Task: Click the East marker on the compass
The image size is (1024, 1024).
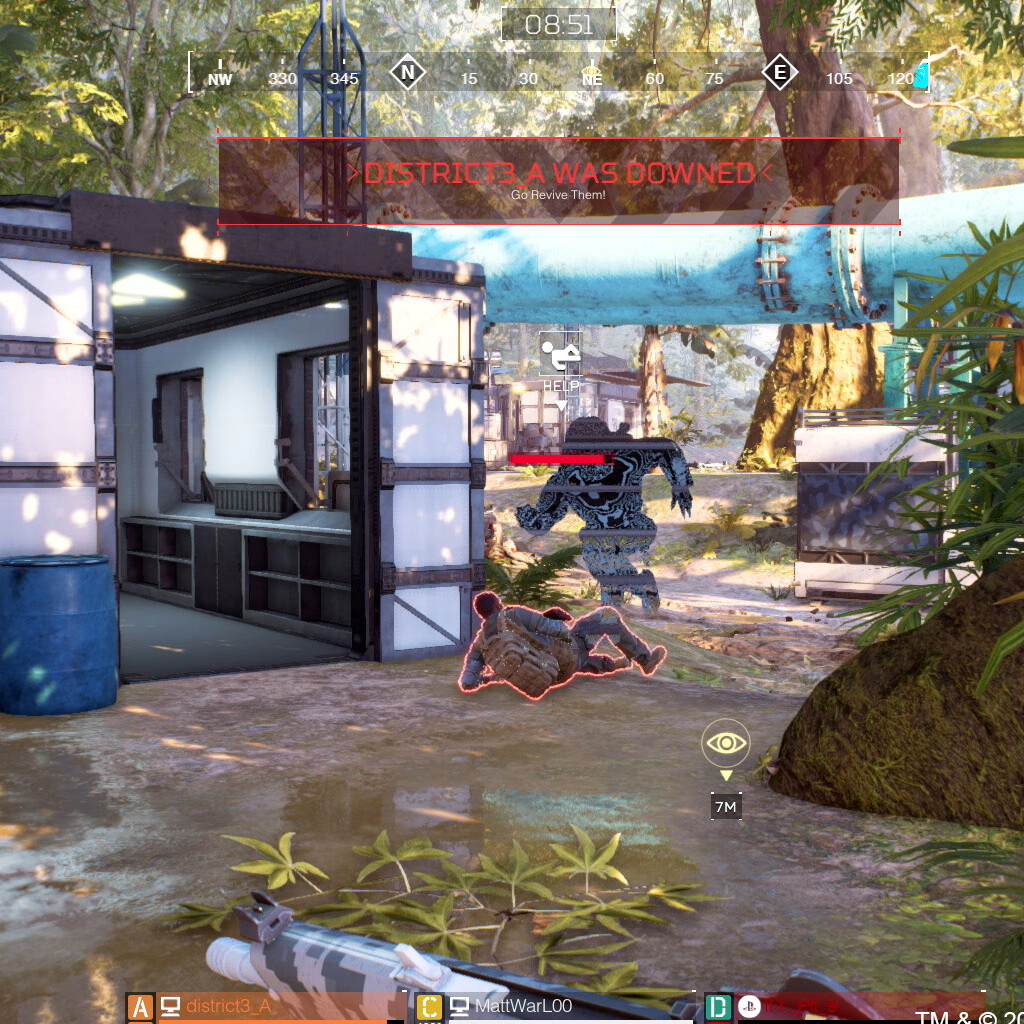Action: click(x=779, y=73)
